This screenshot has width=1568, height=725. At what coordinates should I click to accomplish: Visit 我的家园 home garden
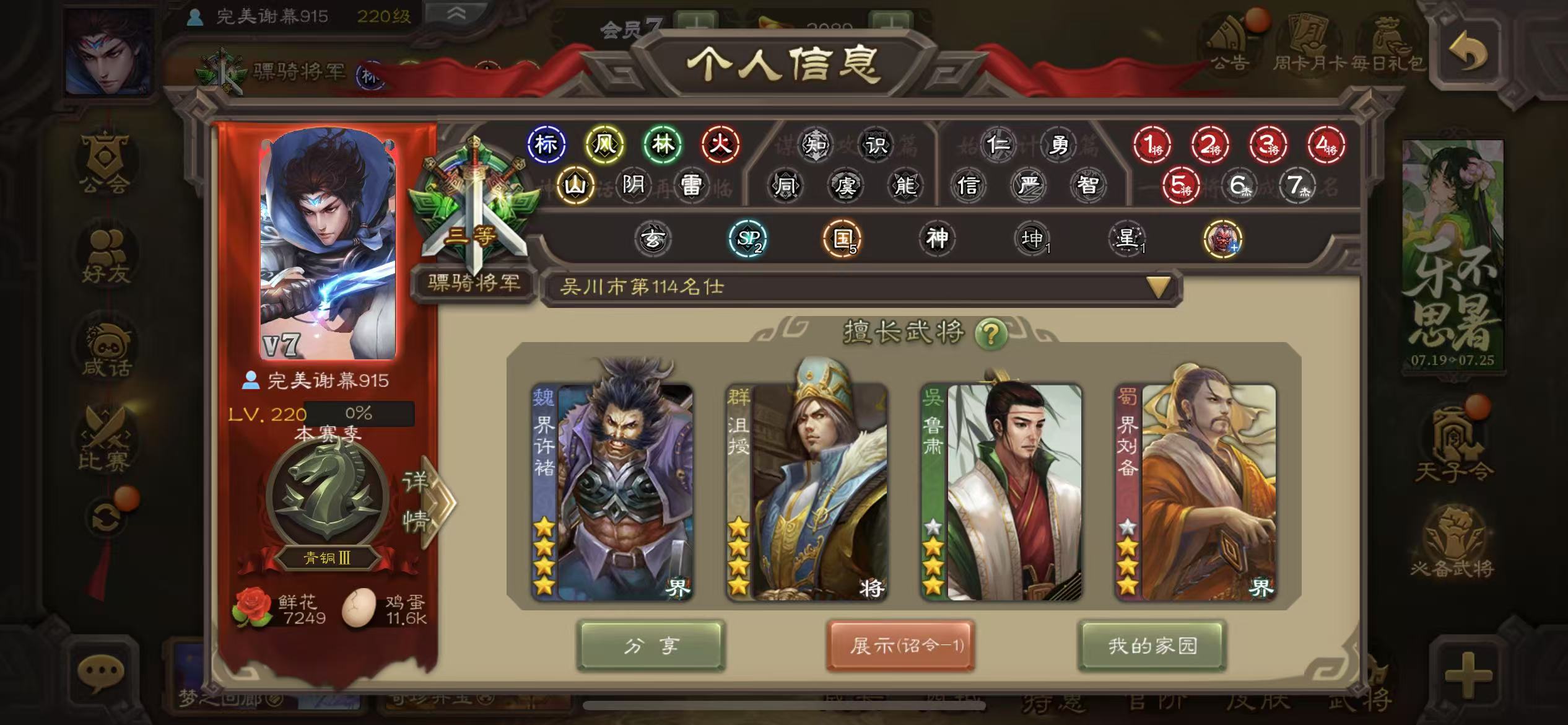1152,646
